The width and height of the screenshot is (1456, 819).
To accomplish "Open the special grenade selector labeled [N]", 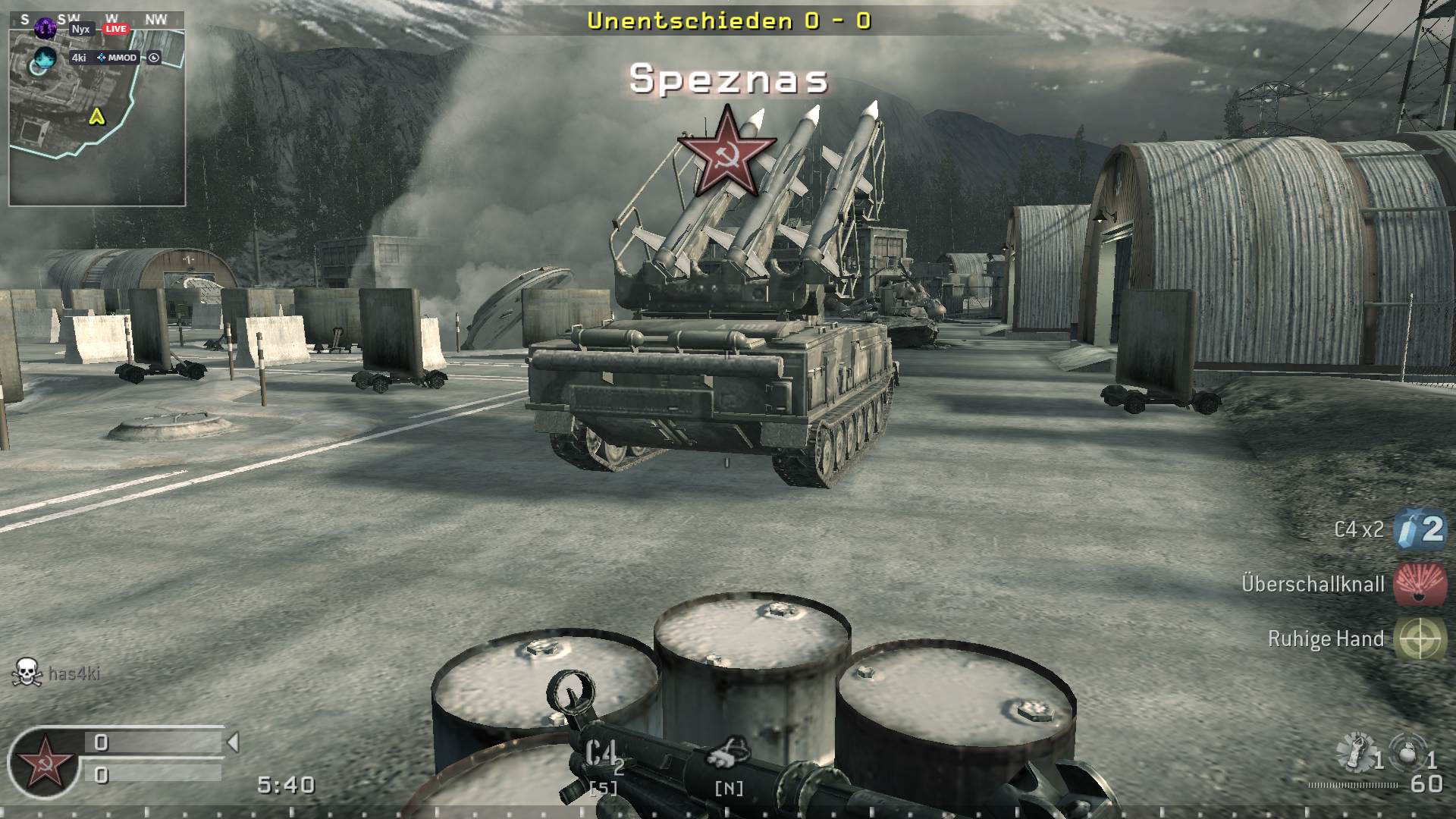I will click(x=730, y=789).
